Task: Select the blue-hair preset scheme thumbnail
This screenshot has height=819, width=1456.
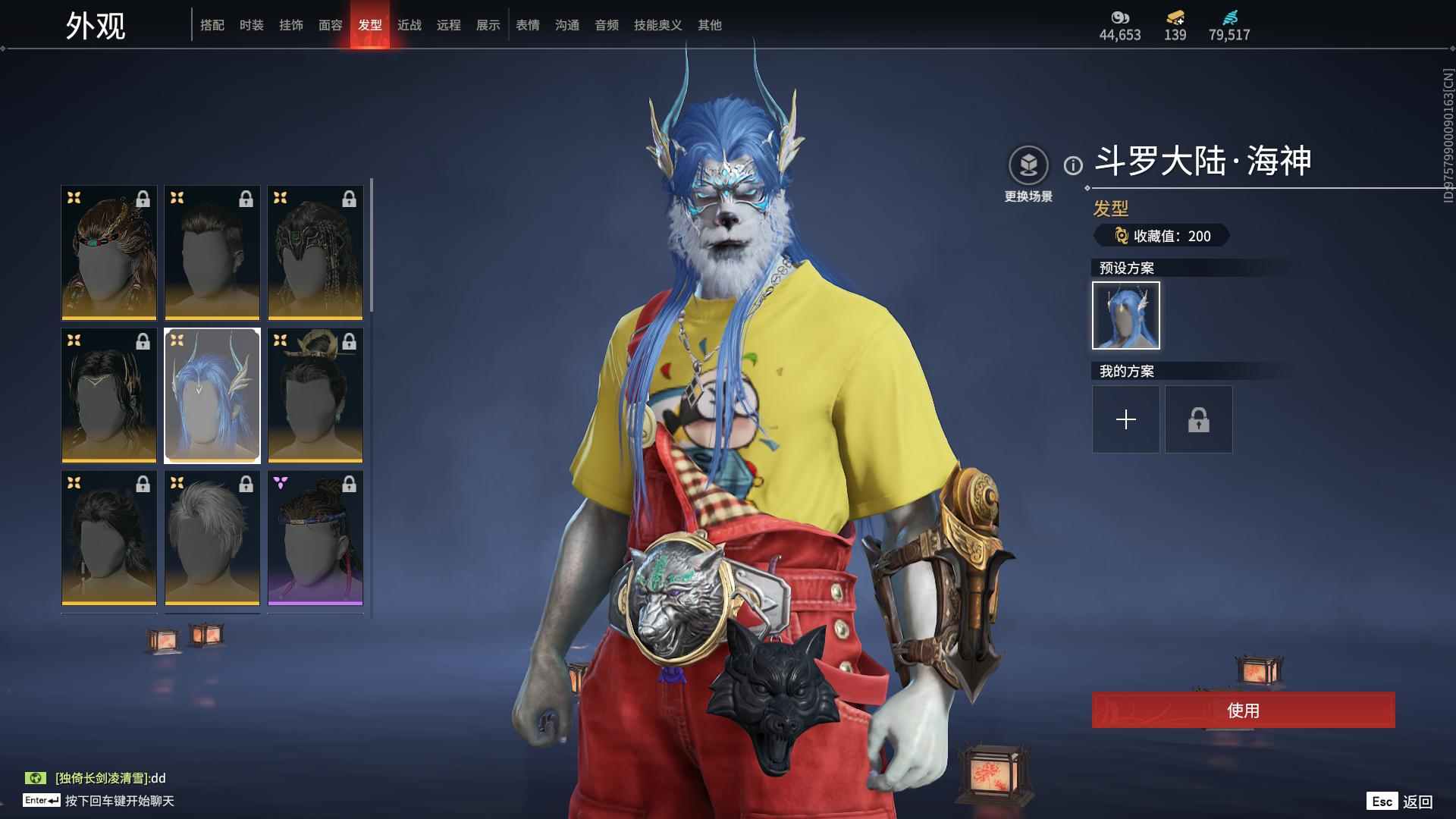Action: coord(1126,315)
